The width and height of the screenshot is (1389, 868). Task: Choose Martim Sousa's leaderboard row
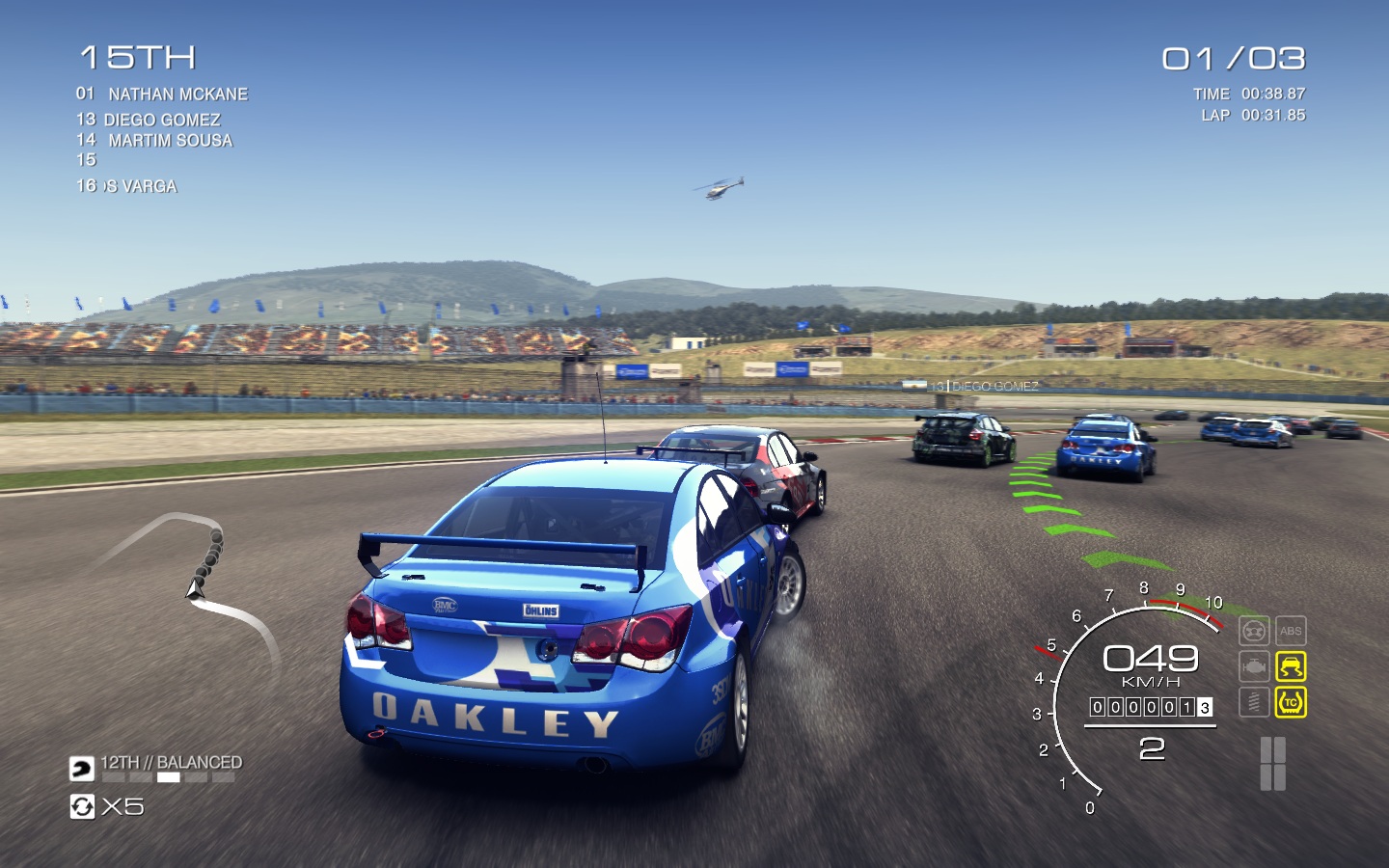(170, 141)
